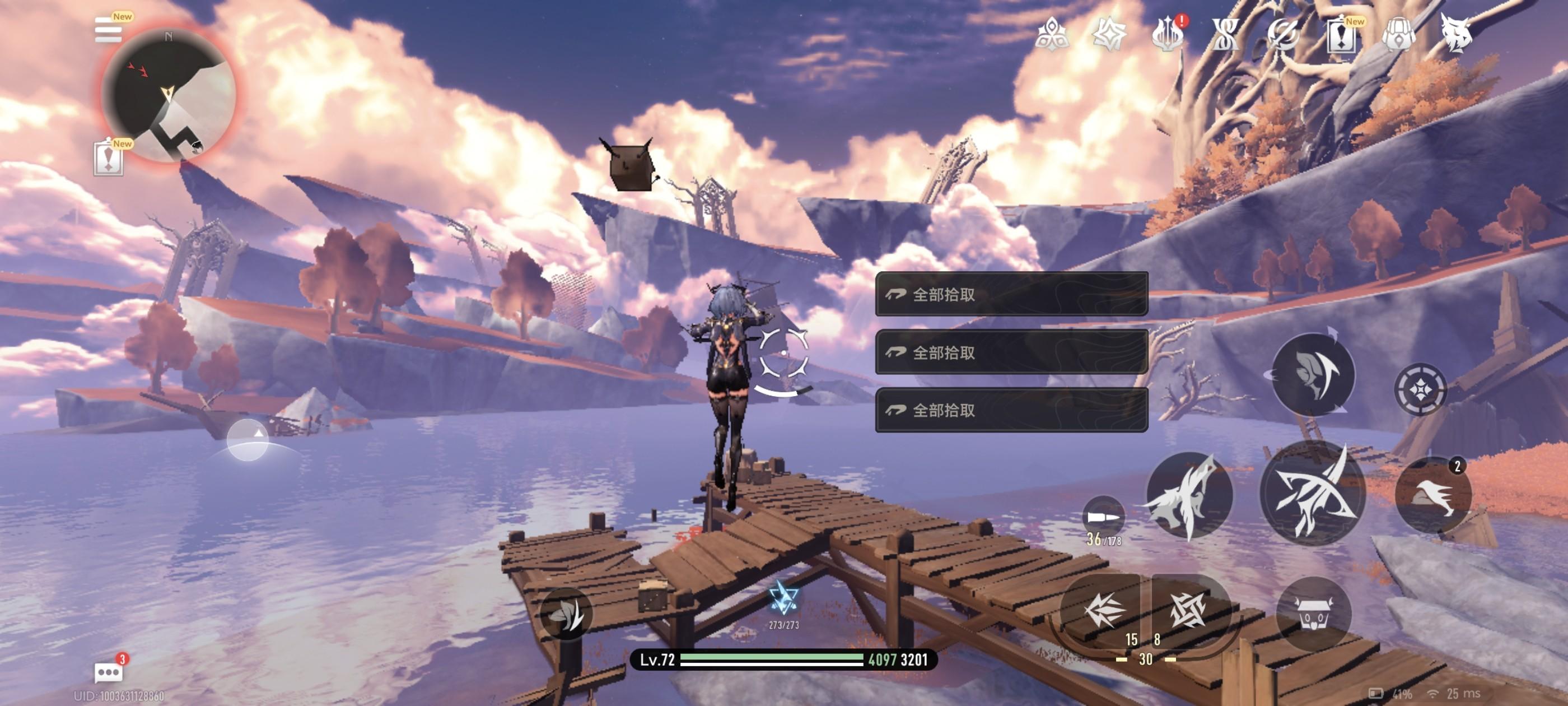Activate the howling wolf skill
Image resolution: width=1568 pixels, height=706 pixels.
pyautogui.click(x=1189, y=494)
